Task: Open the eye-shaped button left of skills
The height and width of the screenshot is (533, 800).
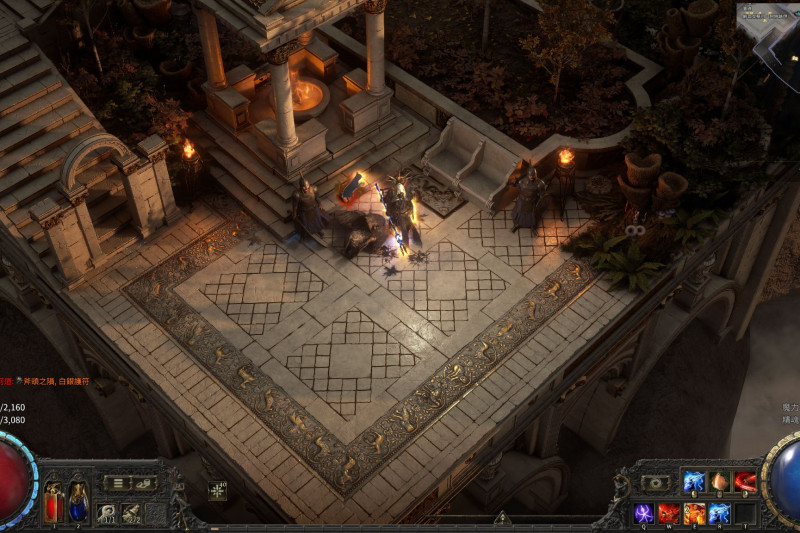Action: [x=655, y=483]
